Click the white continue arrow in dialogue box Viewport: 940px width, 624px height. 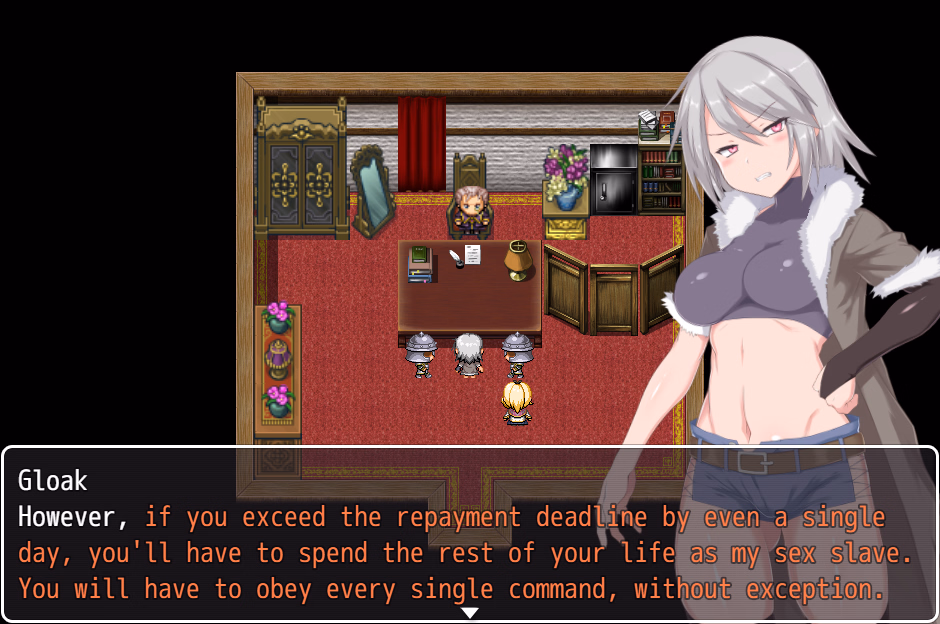[x=469, y=612]
